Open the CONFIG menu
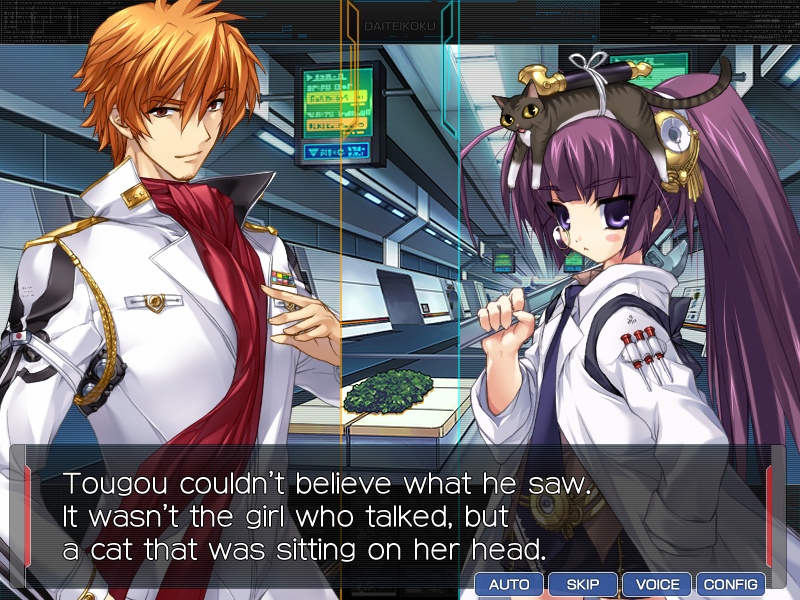Image resolution: width=800 pixels, height=600 pixels. tap(731, 584)
